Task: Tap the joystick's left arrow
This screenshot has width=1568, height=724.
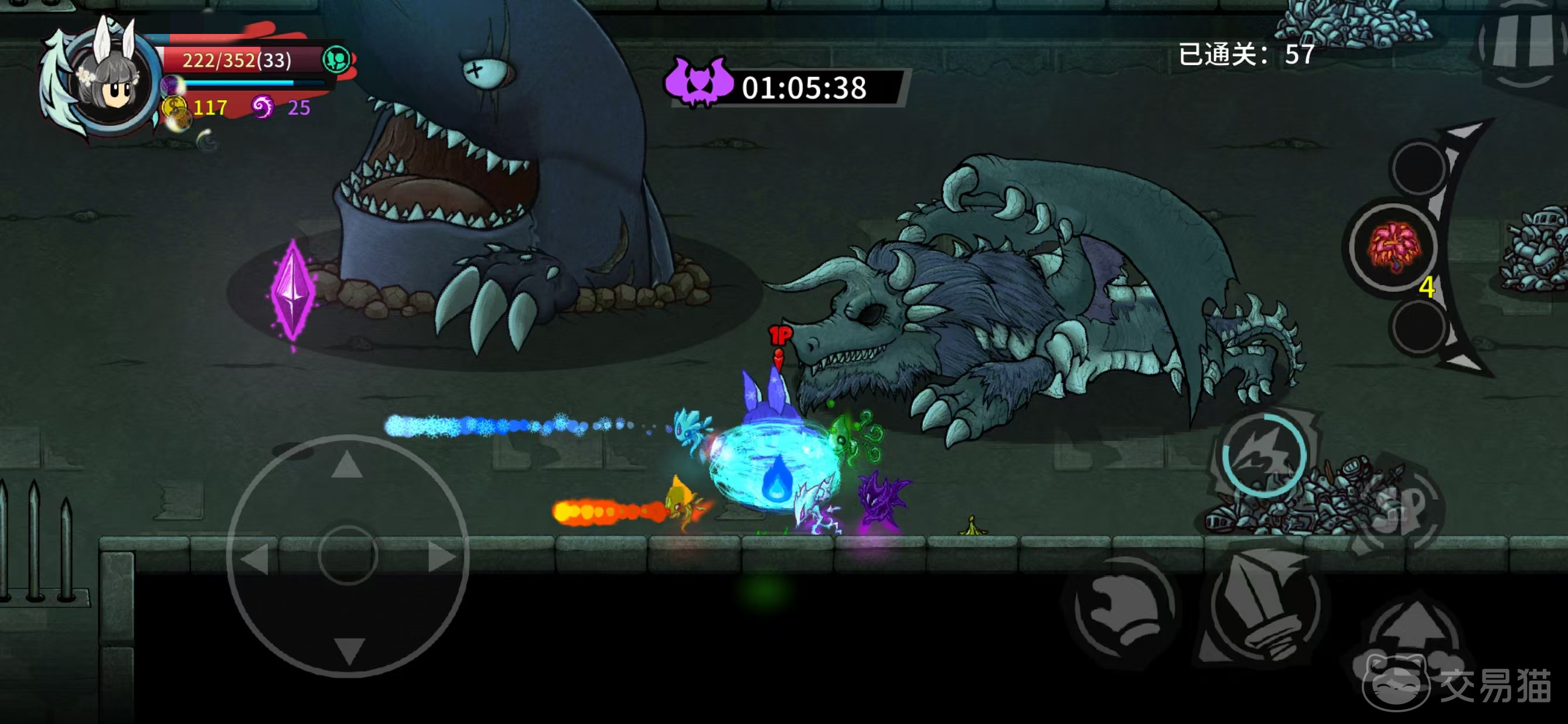Action: coord(255,557)
